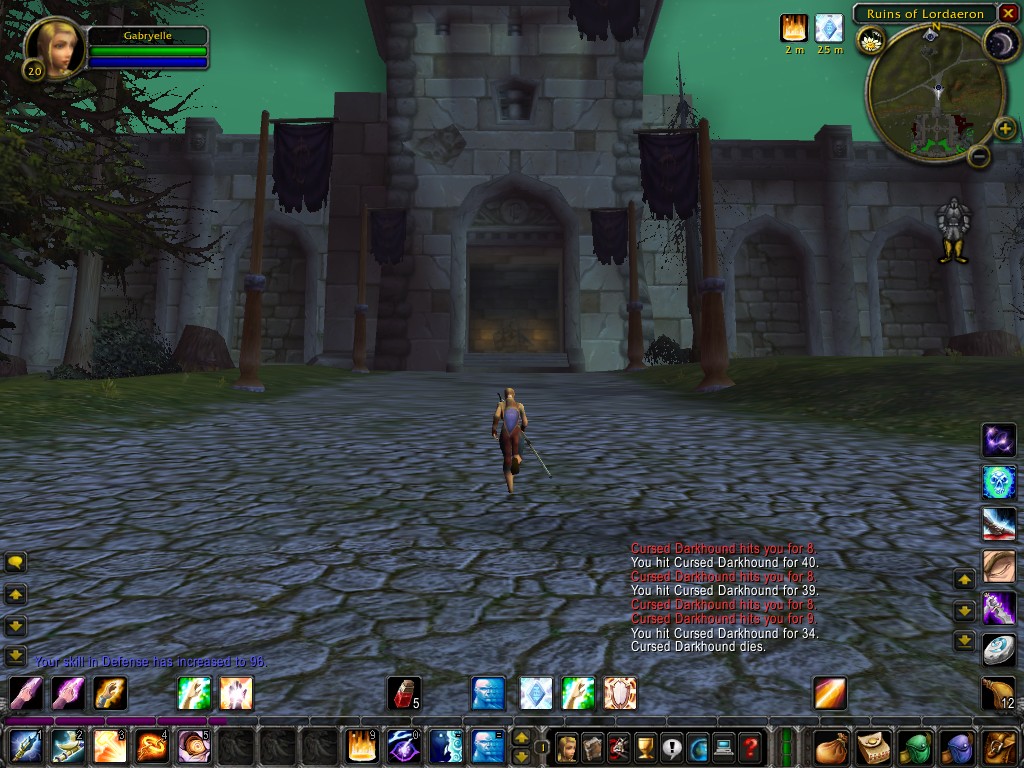Click the ice crystal buff with 25 m left
Viewport: 1024px width, 768px height.
[x=829, y=28]
